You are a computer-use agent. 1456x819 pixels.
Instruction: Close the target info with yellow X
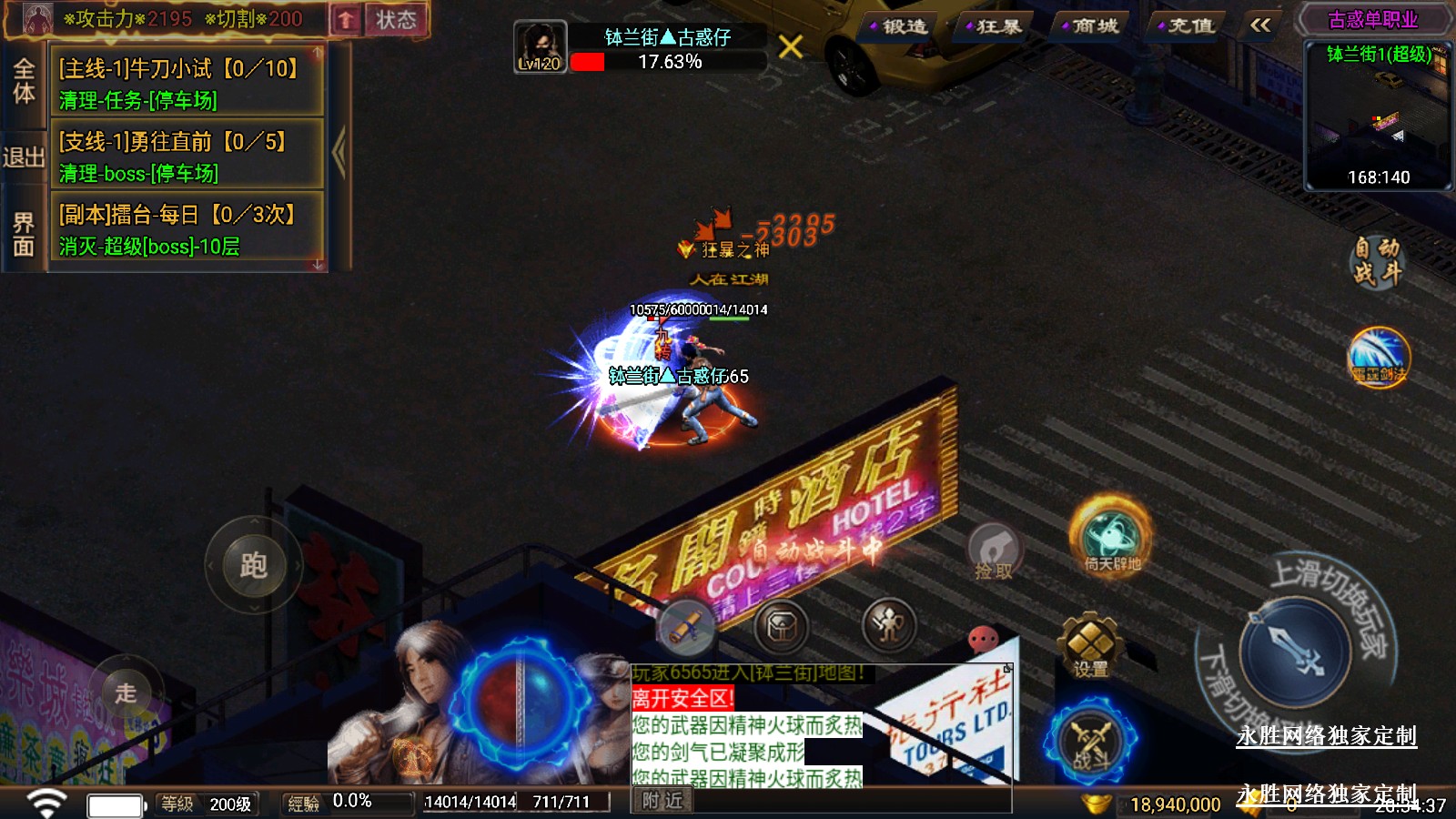click(791, 46)
